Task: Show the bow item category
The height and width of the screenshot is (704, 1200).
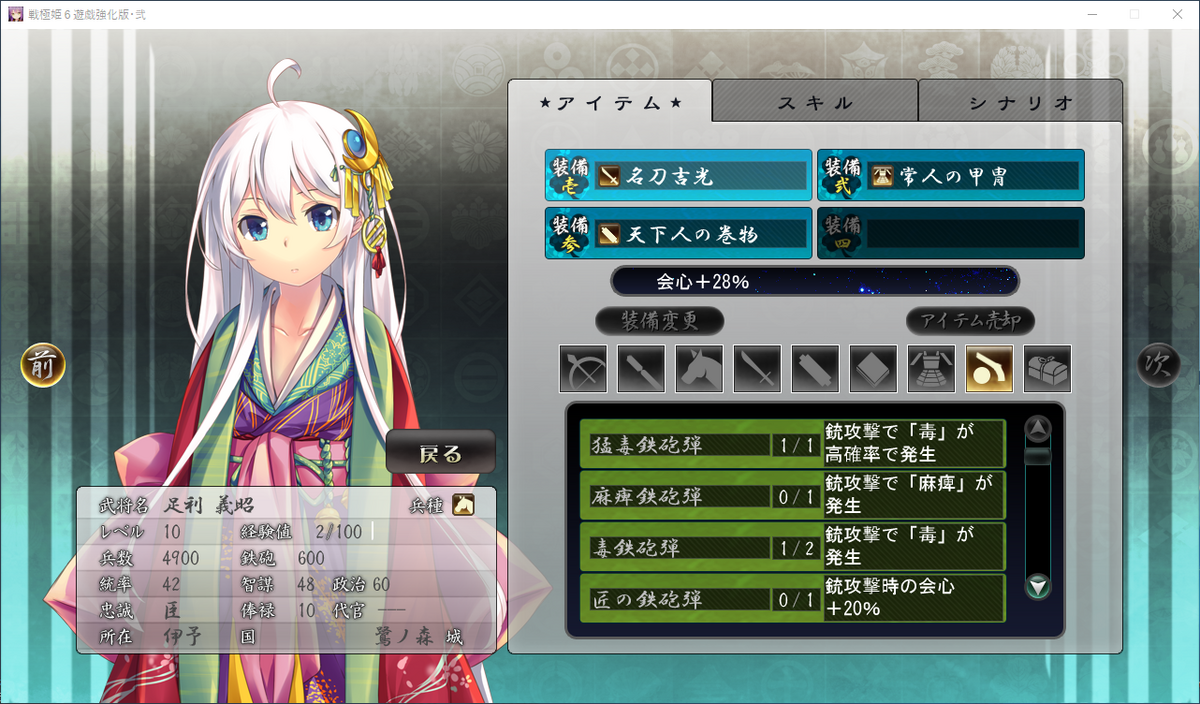Action: pyautogui.click(x=583, y=368)
